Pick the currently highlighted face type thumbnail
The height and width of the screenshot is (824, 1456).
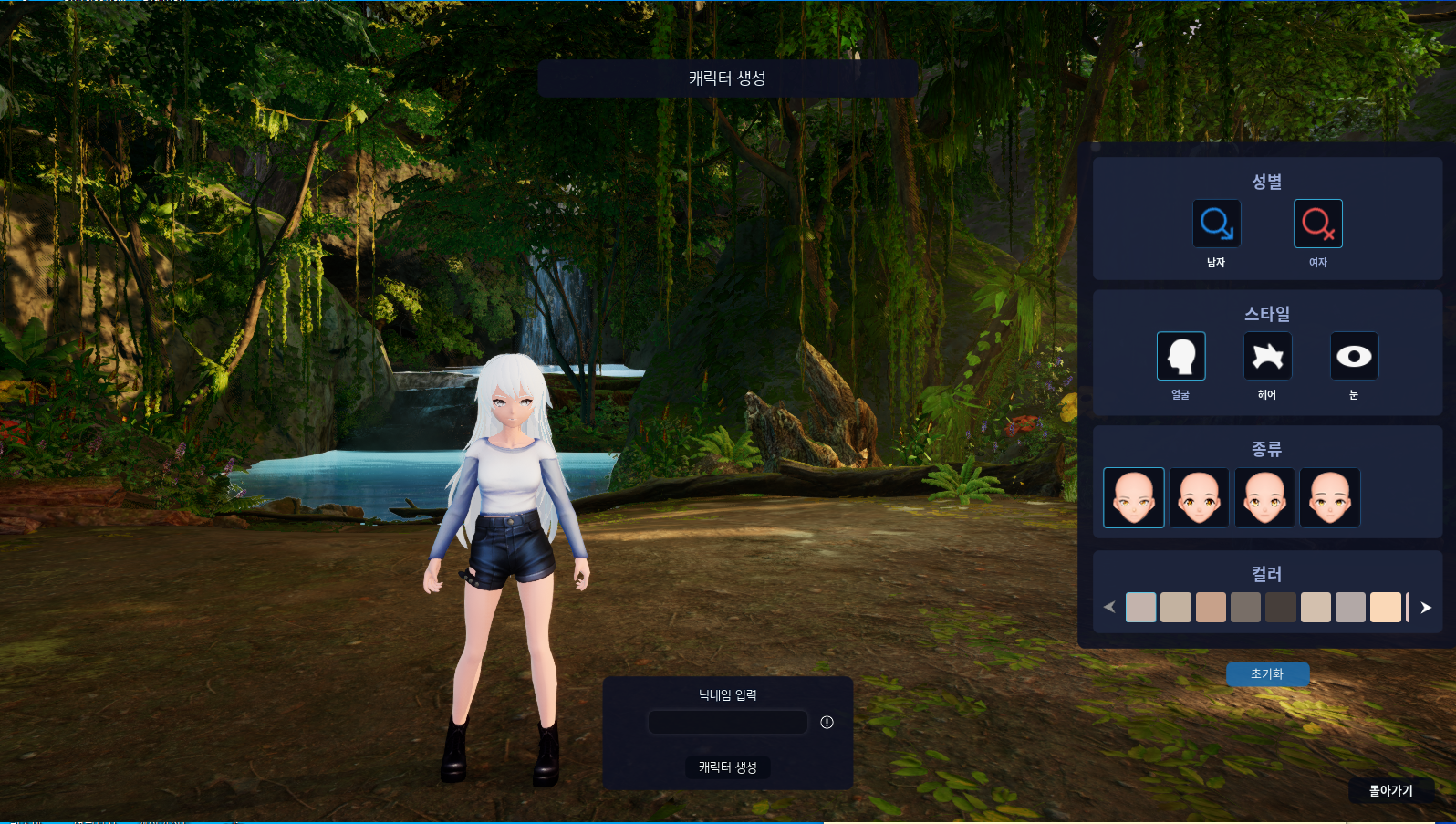click(x=1133, y=497)
